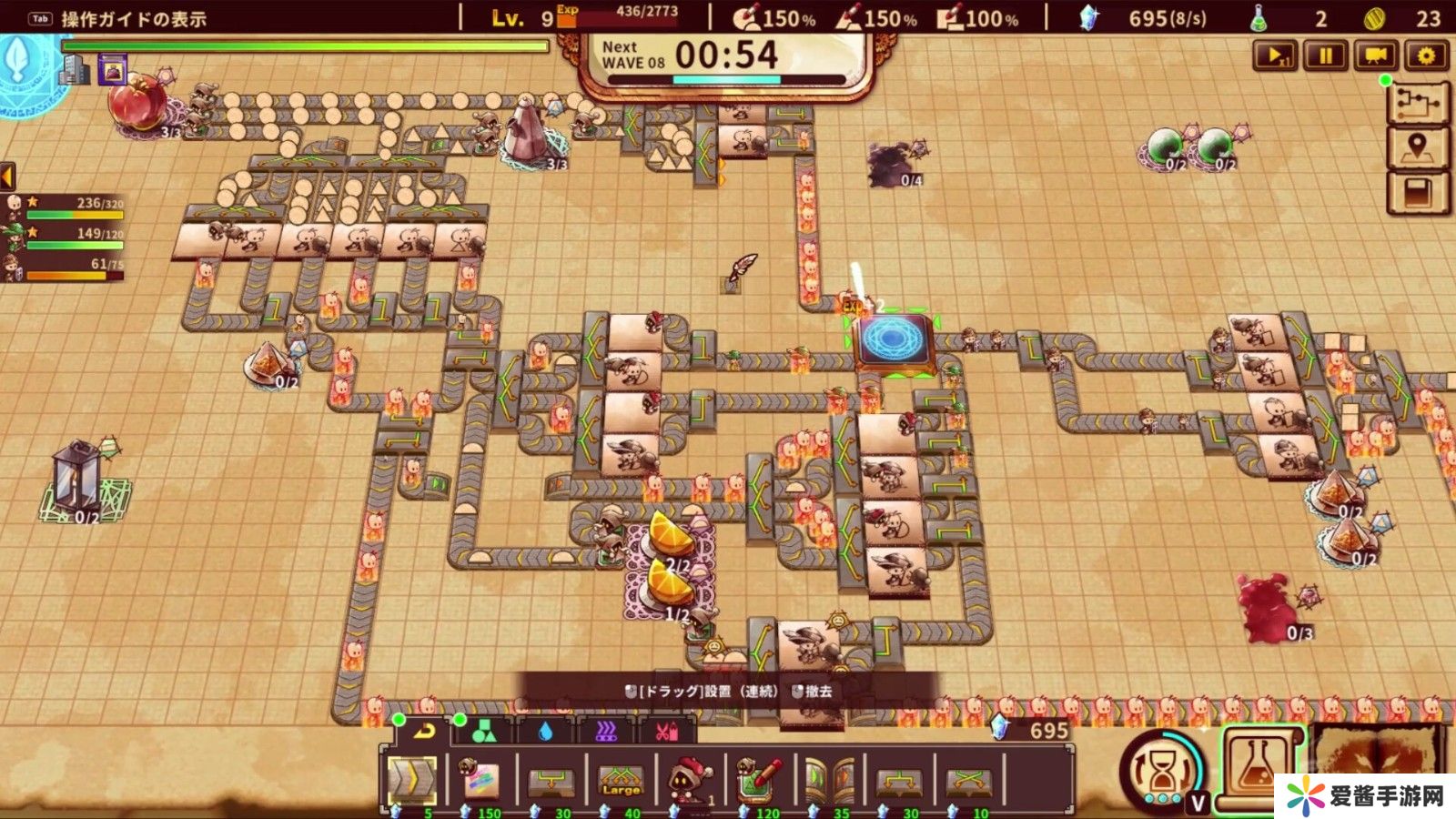Select the Large splitter tile
The image size is (1456, 819).
click(622, 780)
